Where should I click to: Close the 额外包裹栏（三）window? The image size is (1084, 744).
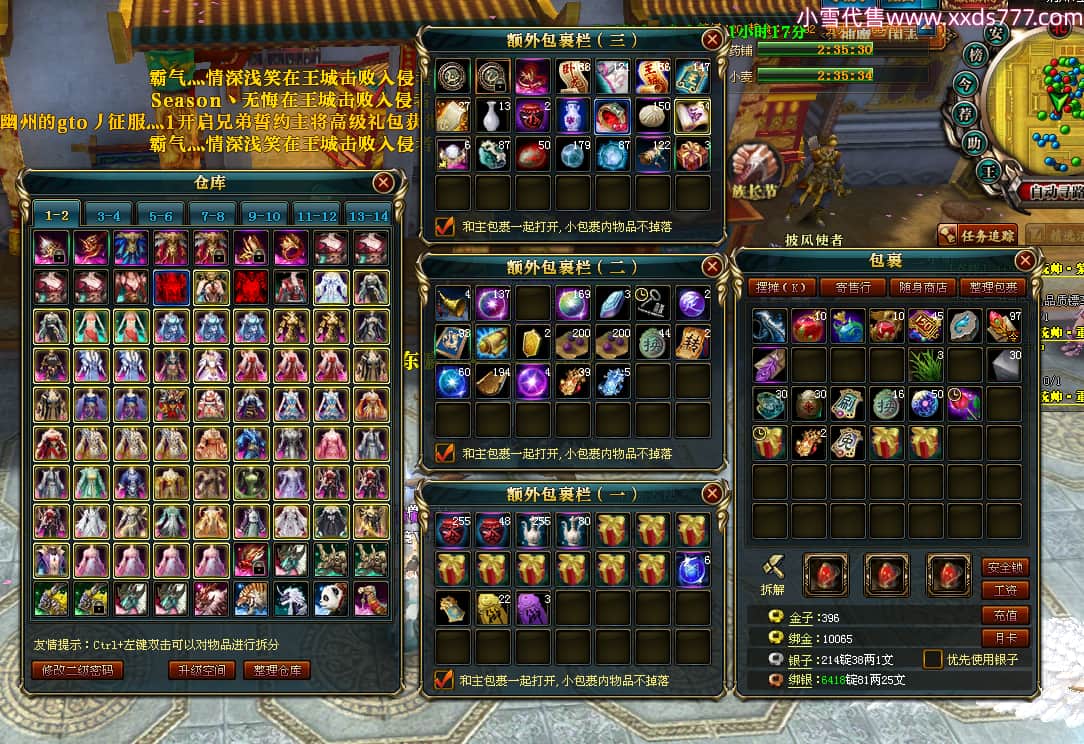tap(712, 39)
